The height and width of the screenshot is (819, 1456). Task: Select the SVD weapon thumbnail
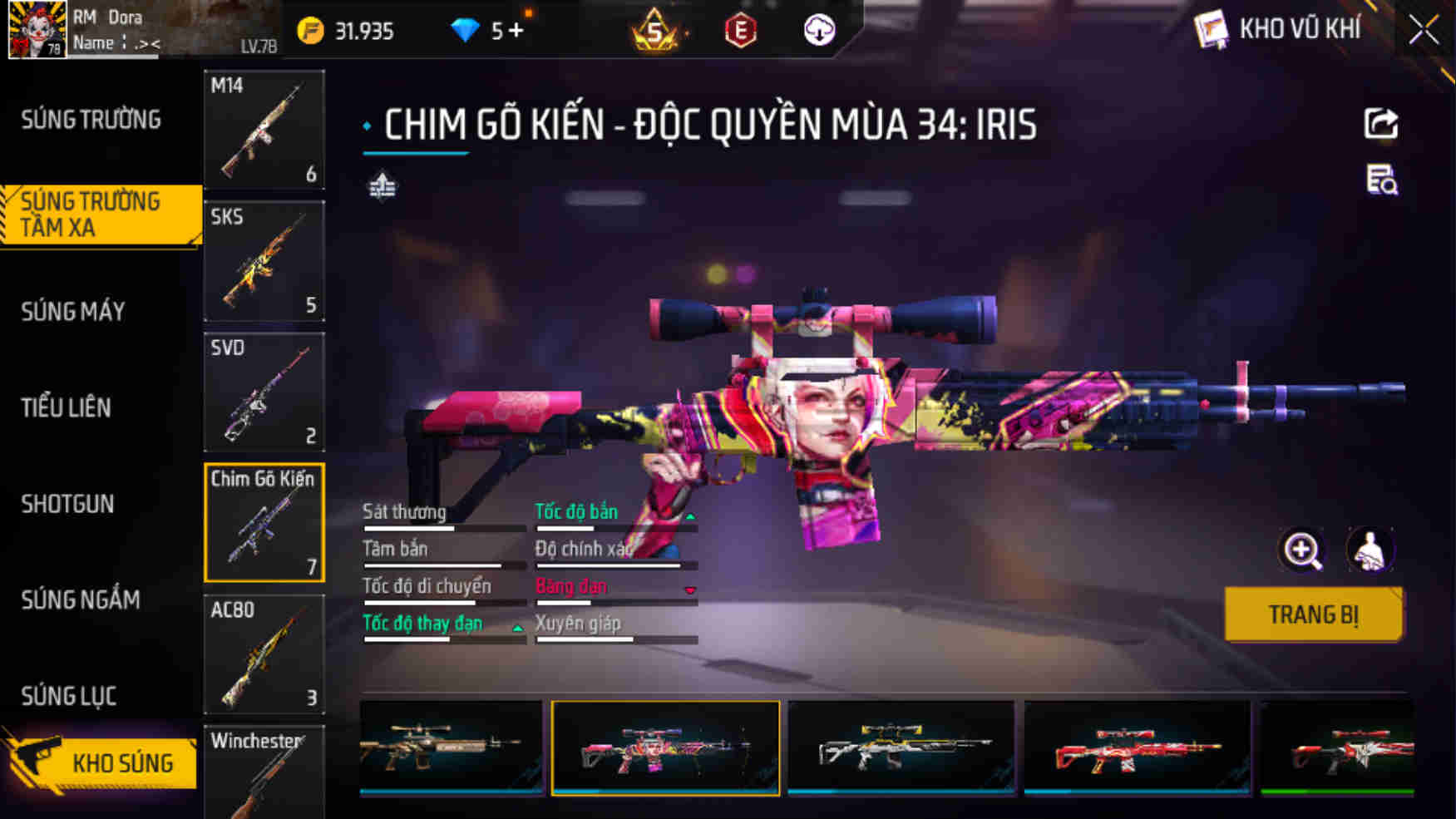coord(264,391)
